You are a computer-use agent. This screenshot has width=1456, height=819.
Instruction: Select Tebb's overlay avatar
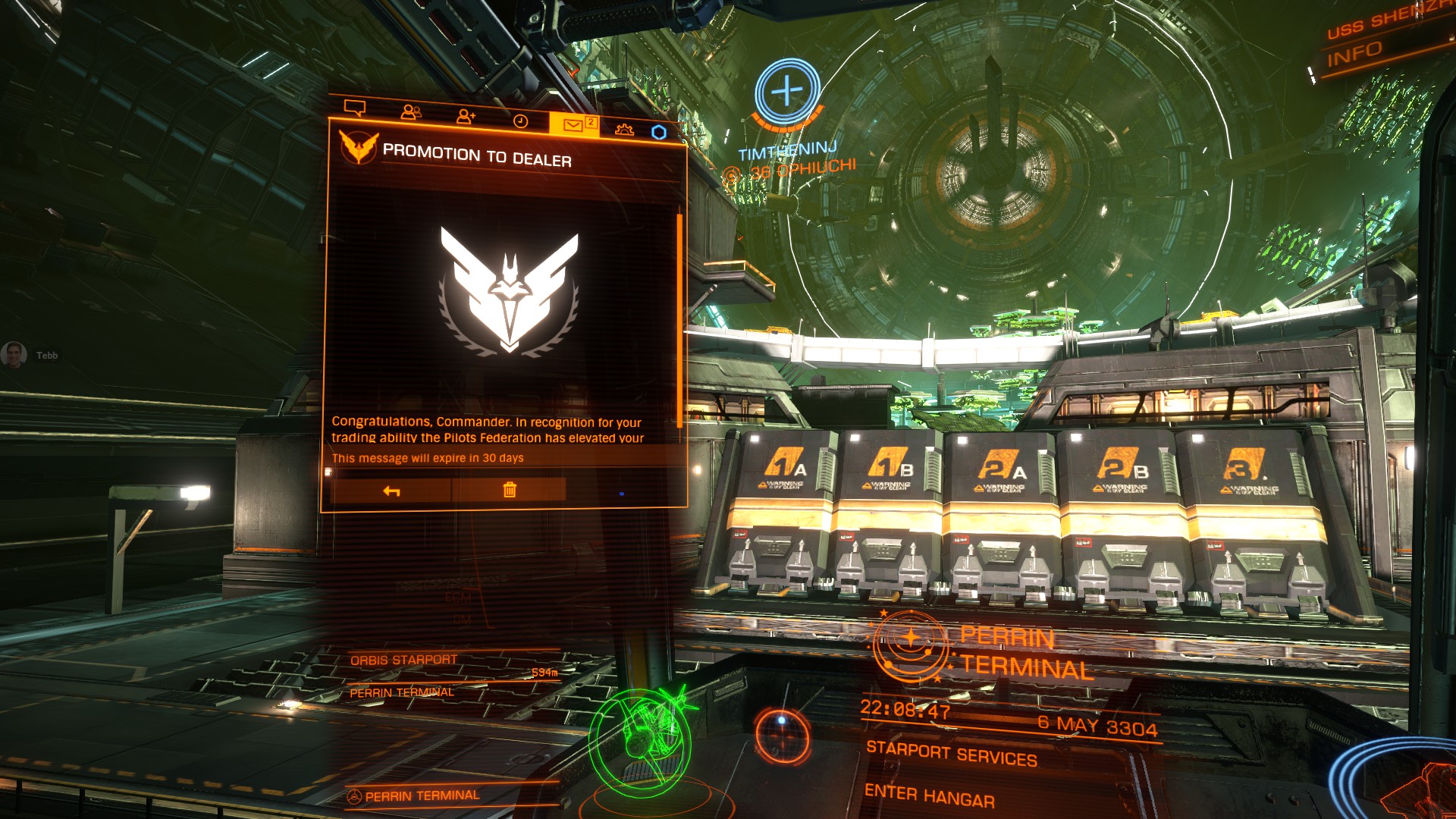[14, 354]
